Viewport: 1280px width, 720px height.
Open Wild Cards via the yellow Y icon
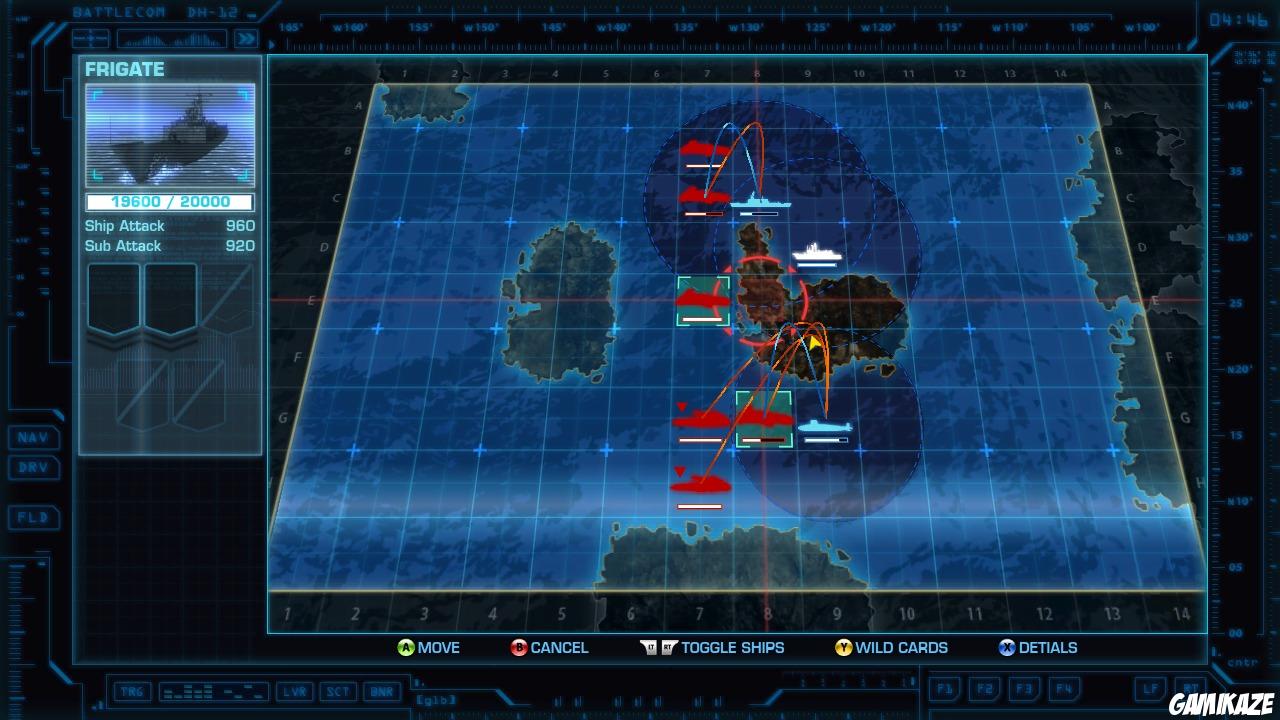pyautogui.click(x=843, y=647)
